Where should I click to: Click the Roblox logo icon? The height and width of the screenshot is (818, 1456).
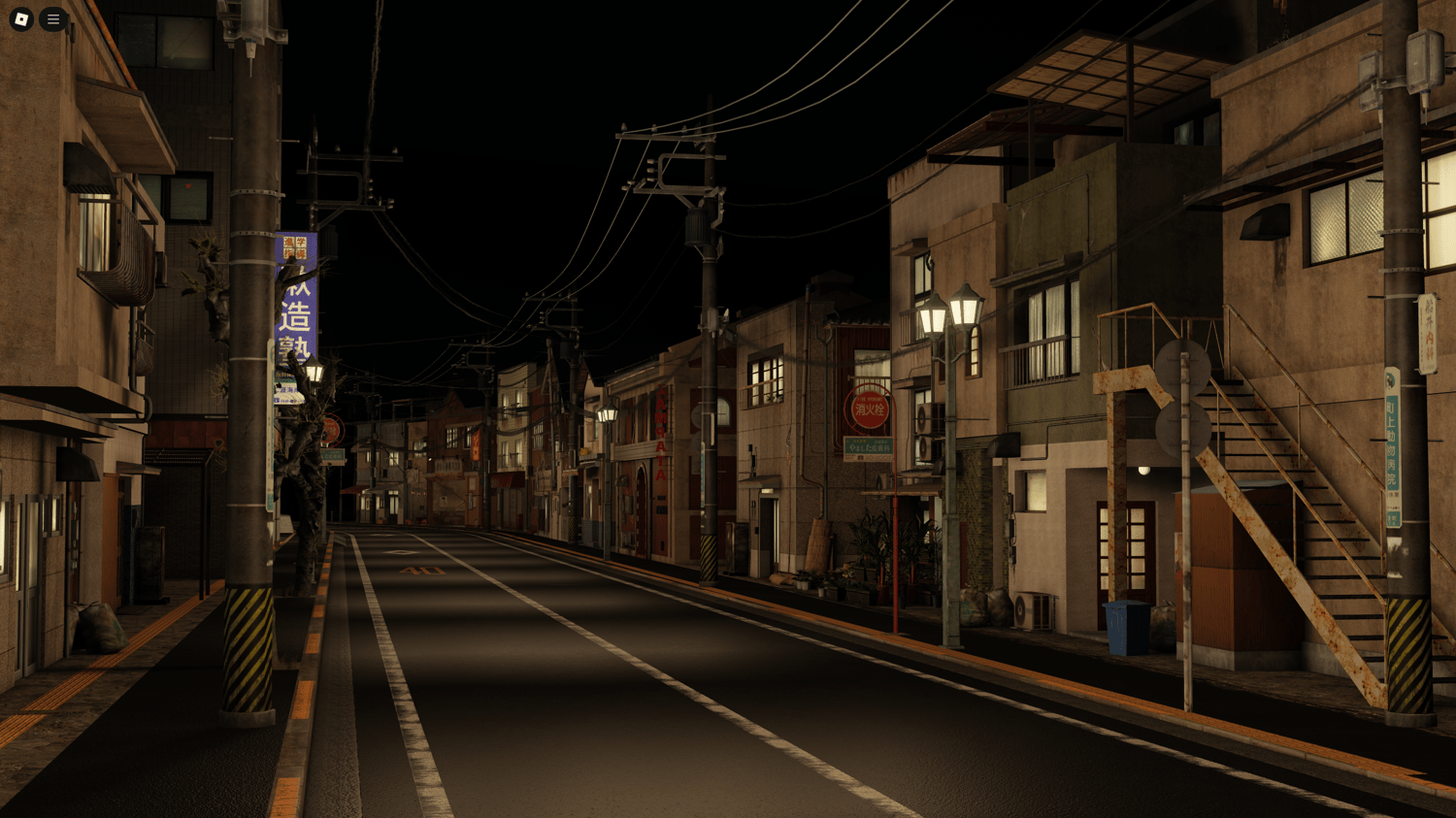[19, 19]
